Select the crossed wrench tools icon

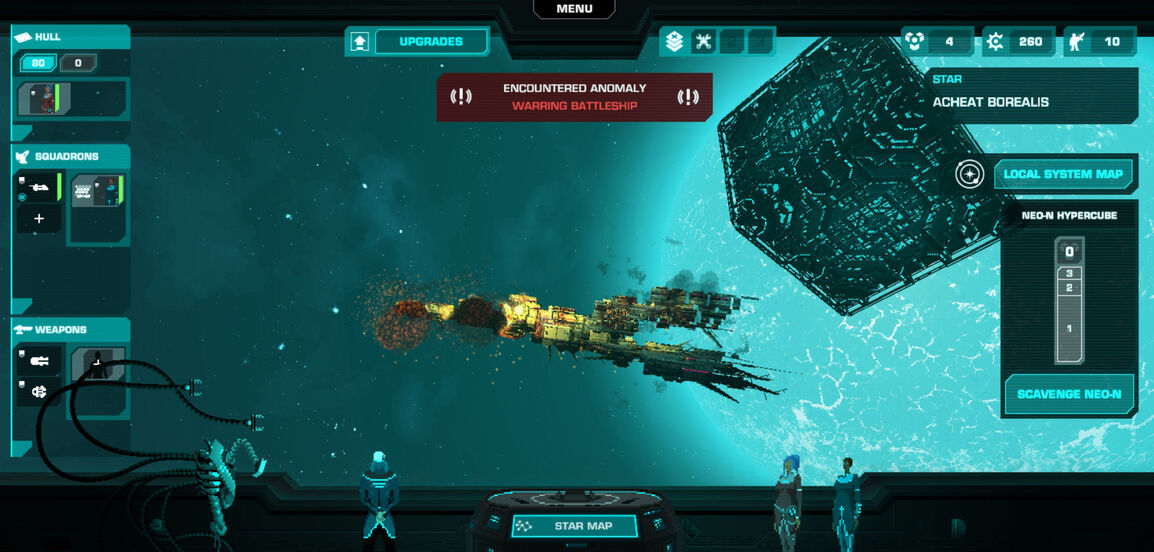[x=703, y=42]
